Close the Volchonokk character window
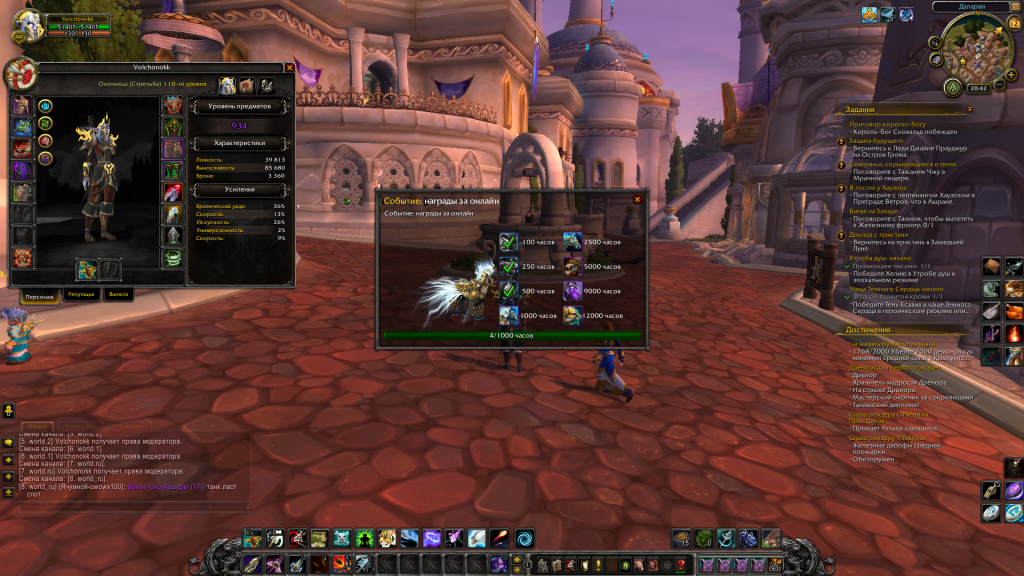 (290, 68)
